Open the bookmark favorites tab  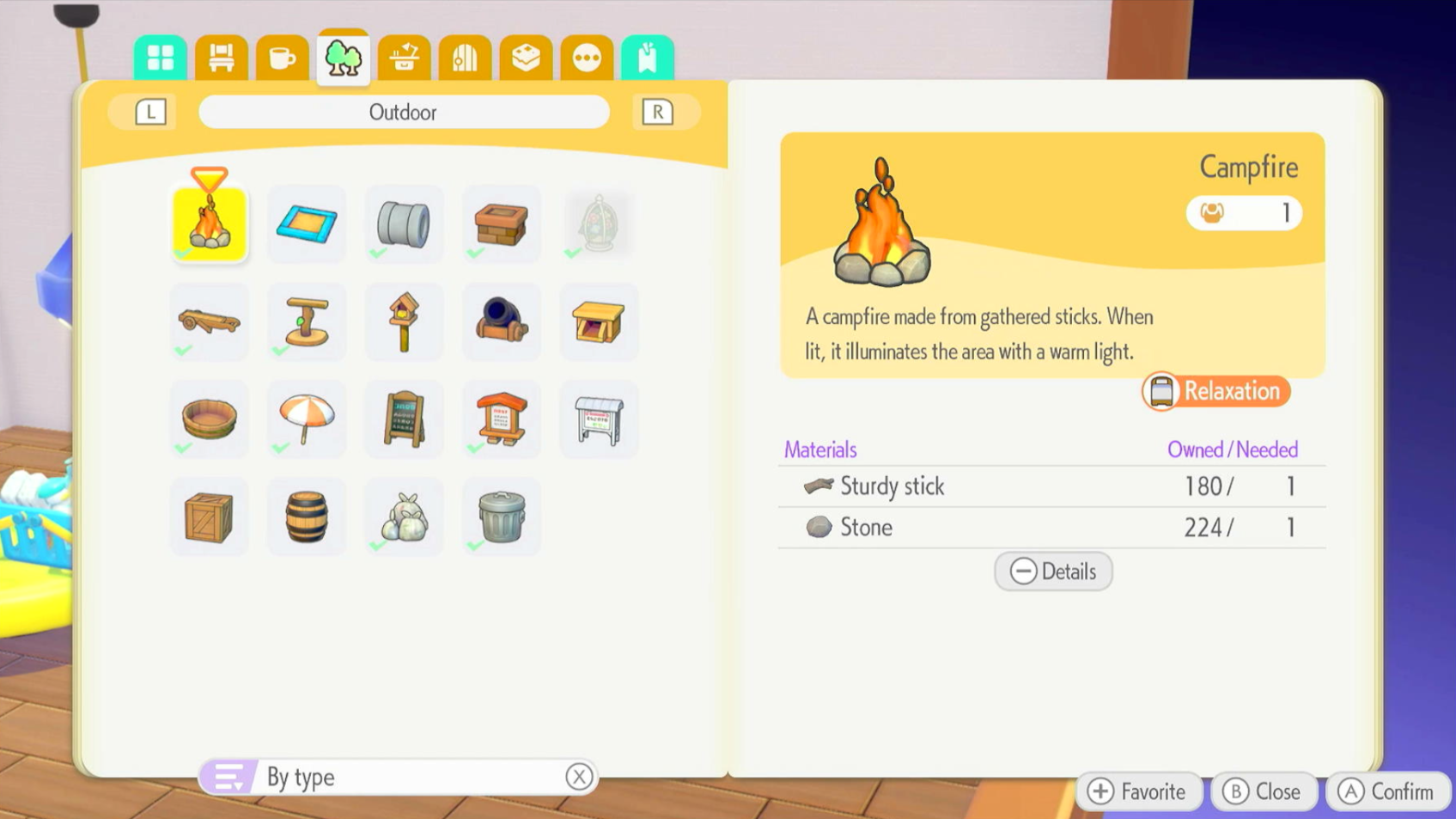(x=648, y=58)
